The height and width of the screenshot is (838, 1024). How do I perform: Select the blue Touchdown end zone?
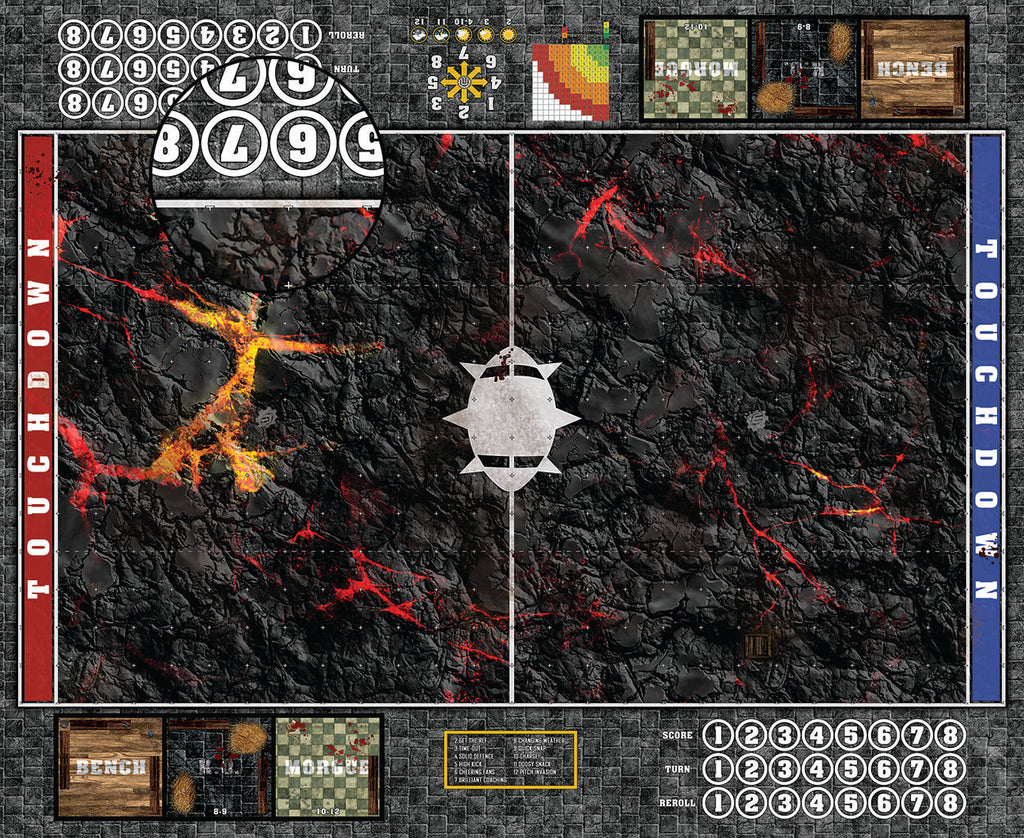(x=986, y=418)
